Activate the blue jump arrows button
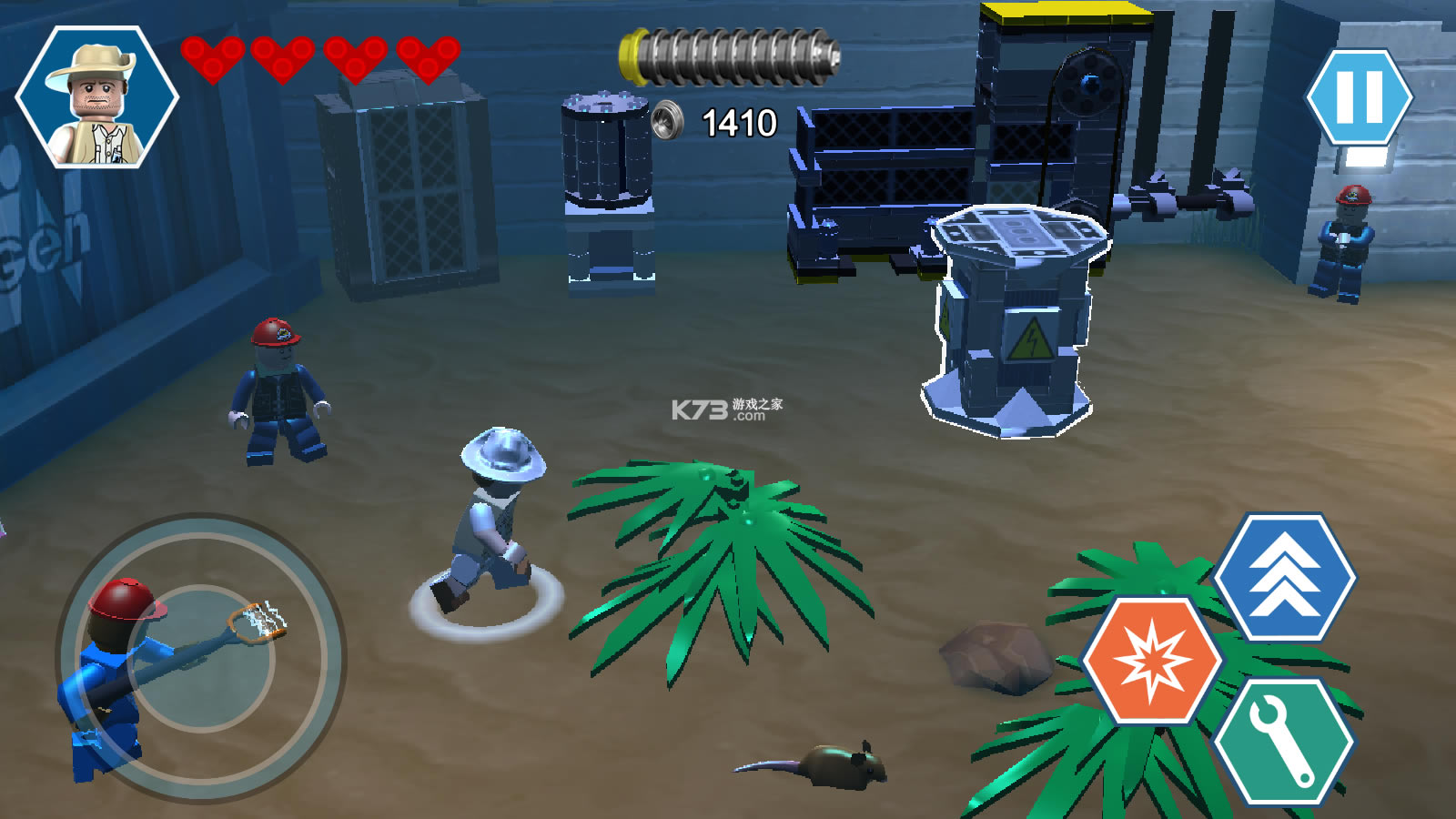This screenshot has height=819, width=1456. [1284, 577]
